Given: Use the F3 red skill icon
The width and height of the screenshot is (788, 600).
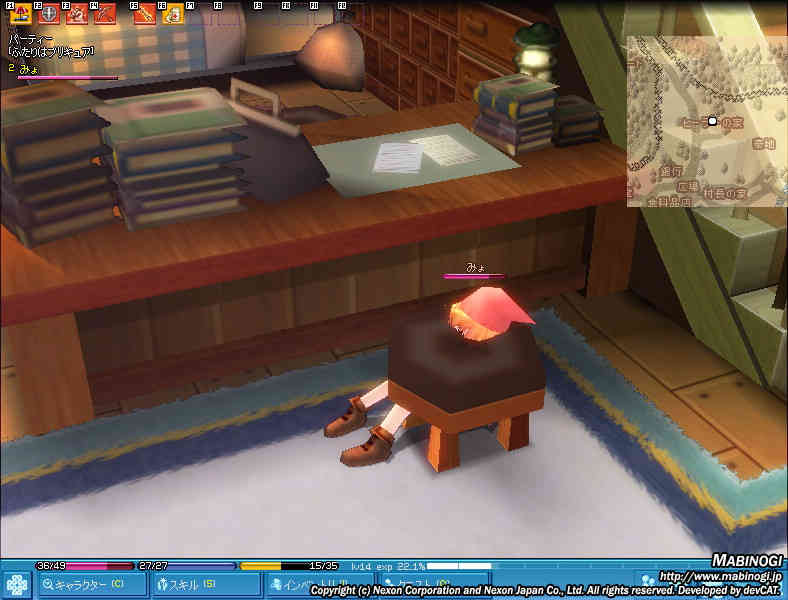Looking at the screenshot, I should tap(76, 14).
